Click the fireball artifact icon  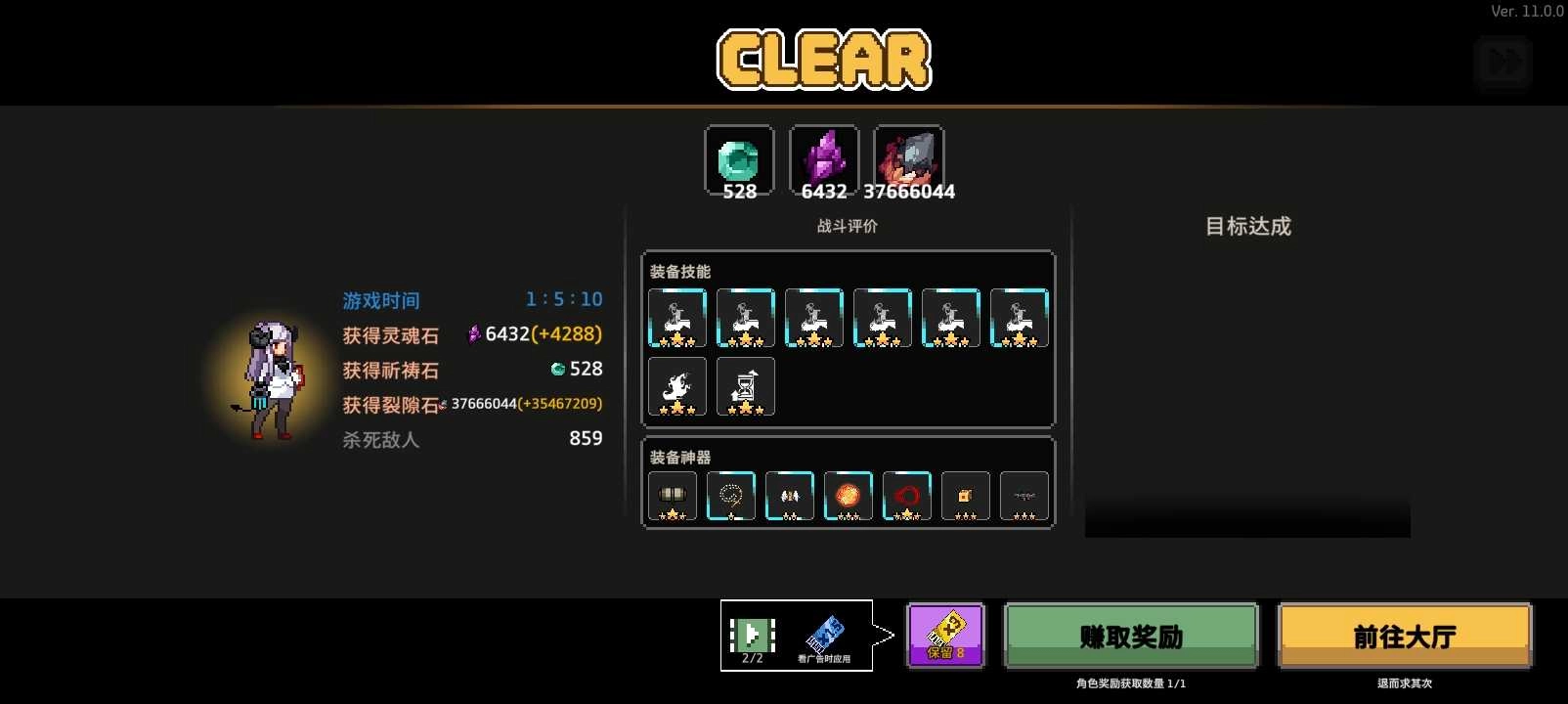[x=848, y=495]
